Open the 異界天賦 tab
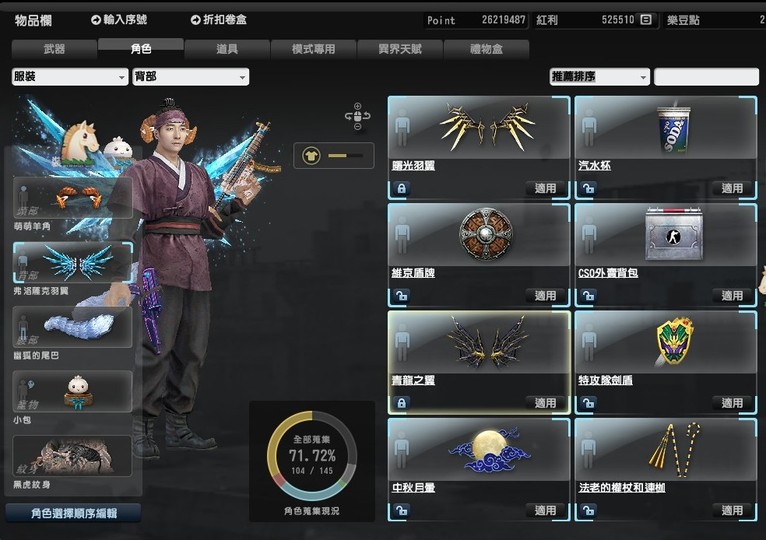Image resolution: width=766 pixels, height=540 pixels. 399,48
